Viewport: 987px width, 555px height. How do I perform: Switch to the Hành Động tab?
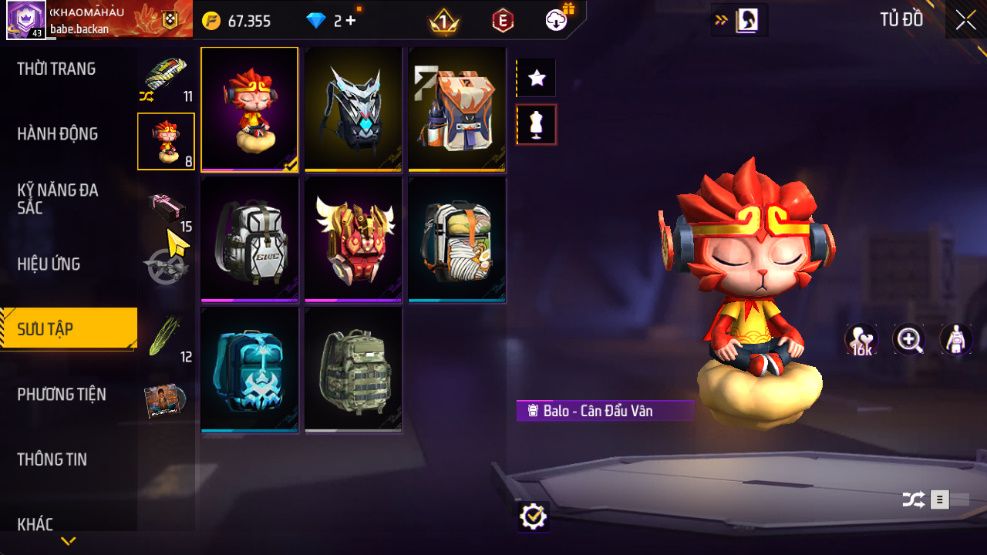58,134
